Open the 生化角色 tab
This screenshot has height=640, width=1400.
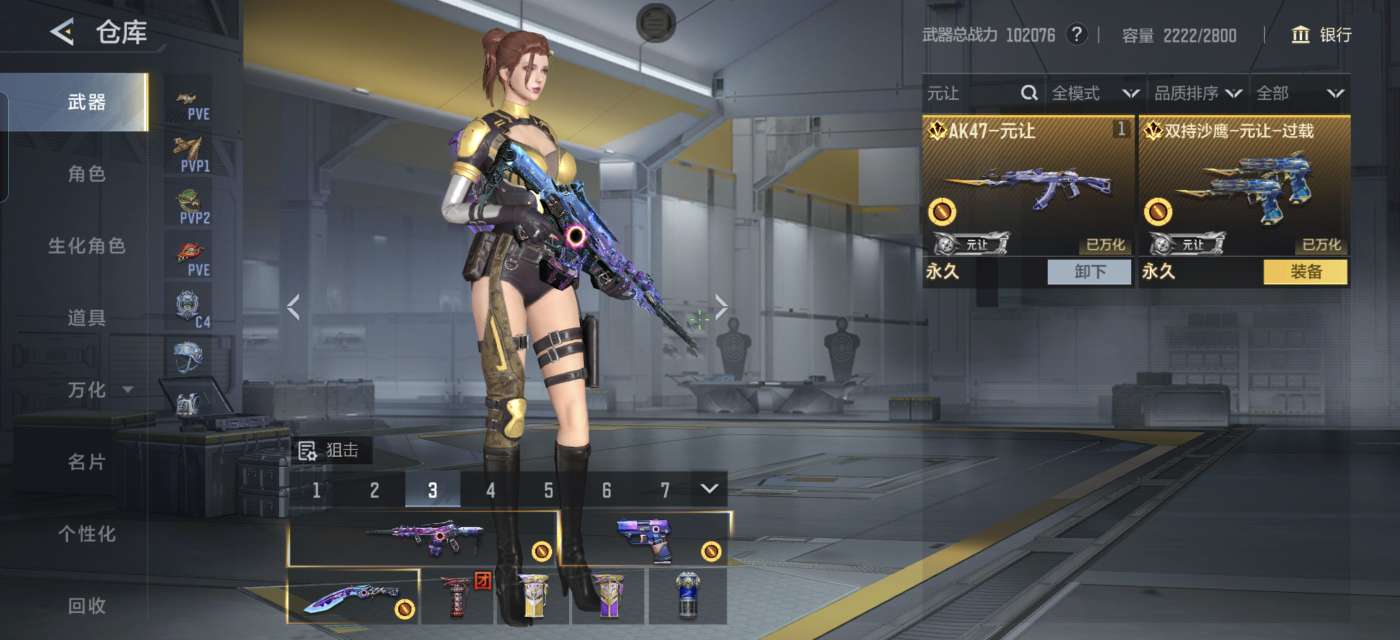point(86,246)
